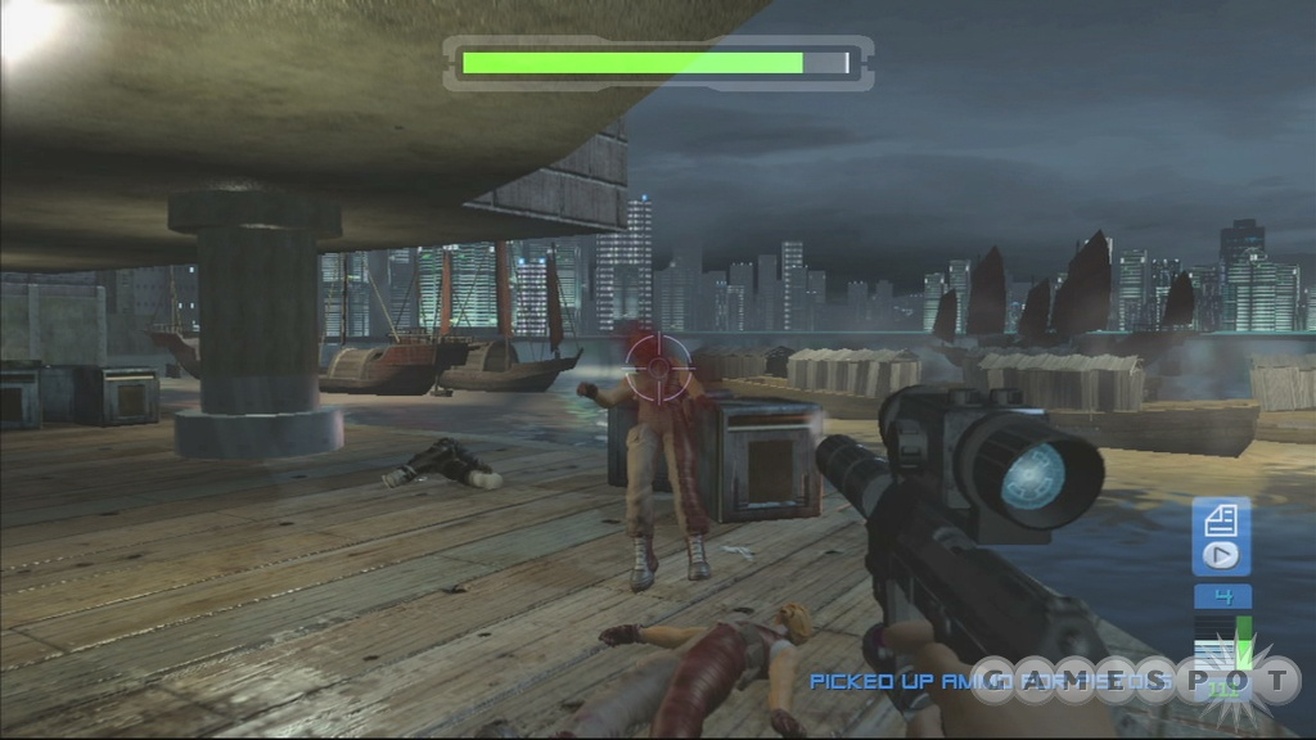Click the play/audio log icon in sidebar

tap(1220, 553)
